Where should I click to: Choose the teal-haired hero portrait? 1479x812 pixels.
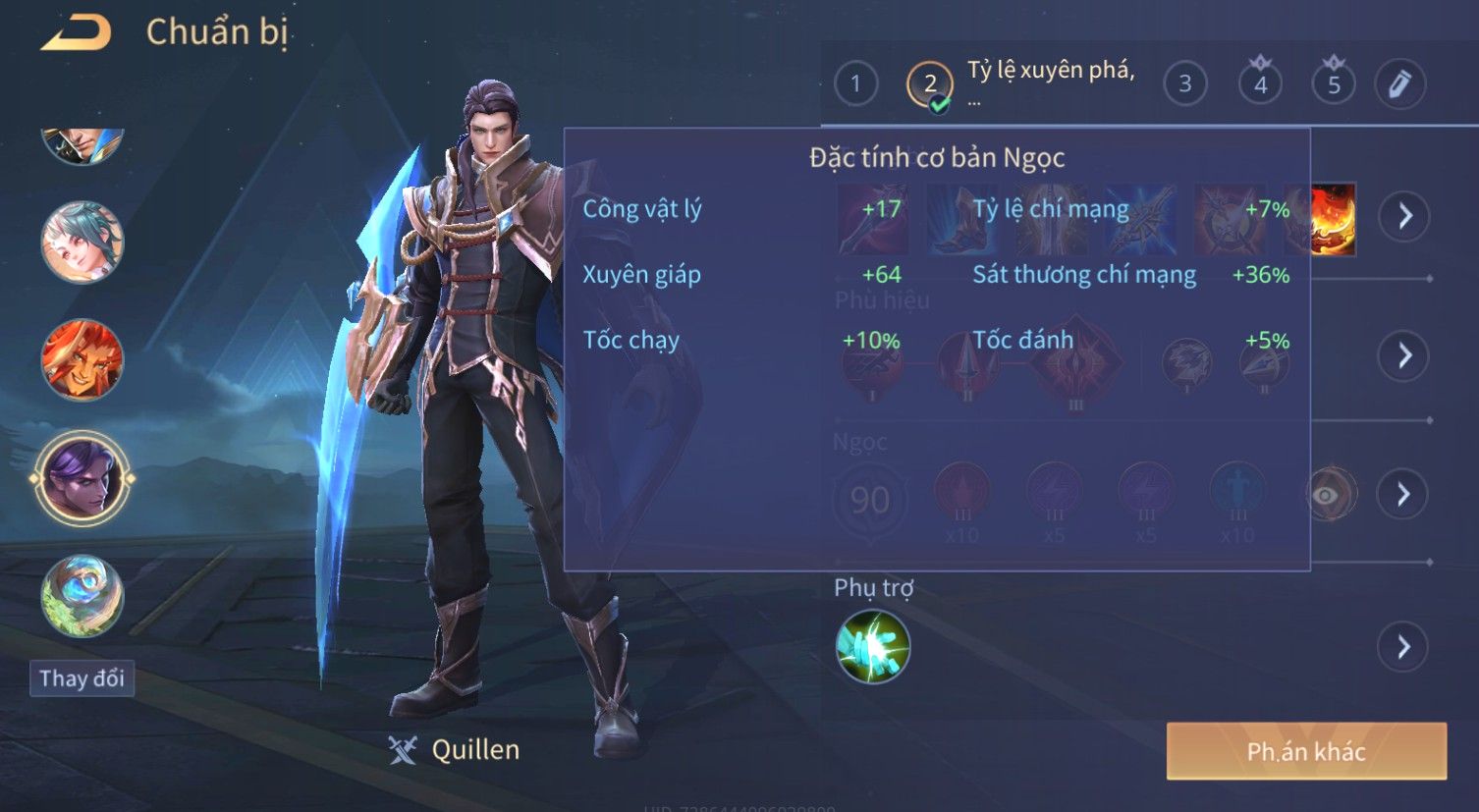click(x=82, y=242)
